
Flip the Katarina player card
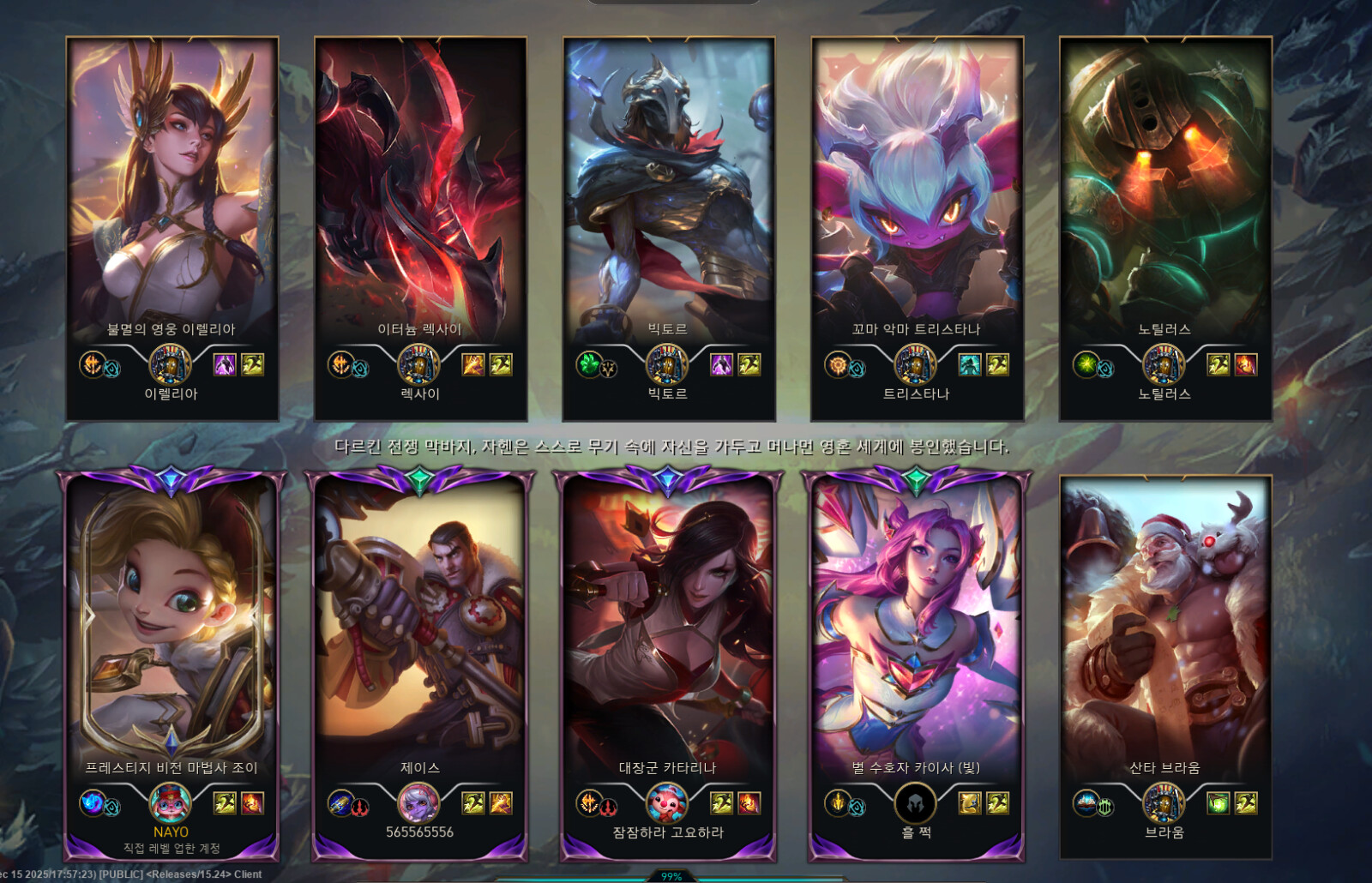[x=668, y=634]
